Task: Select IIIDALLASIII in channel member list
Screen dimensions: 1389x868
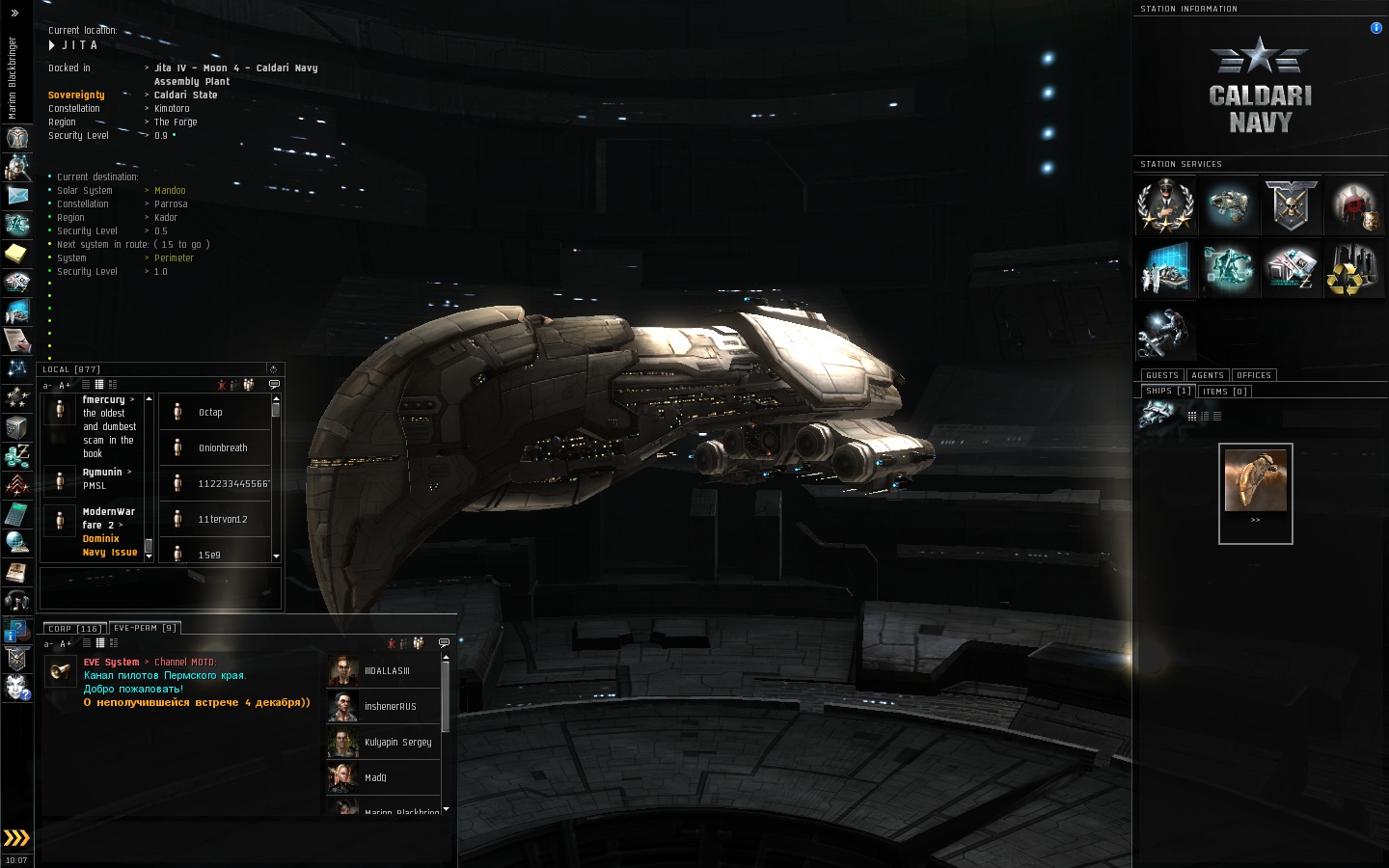Action: point(386,671)
